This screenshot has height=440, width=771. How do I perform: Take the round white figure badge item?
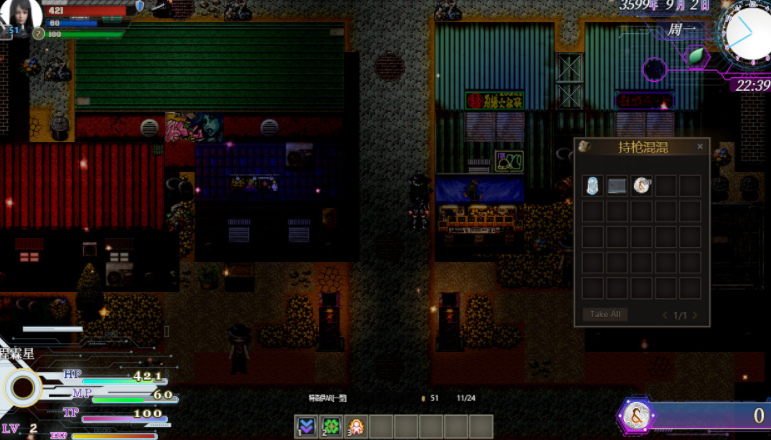pyautogui.click(x=641, y=186)
